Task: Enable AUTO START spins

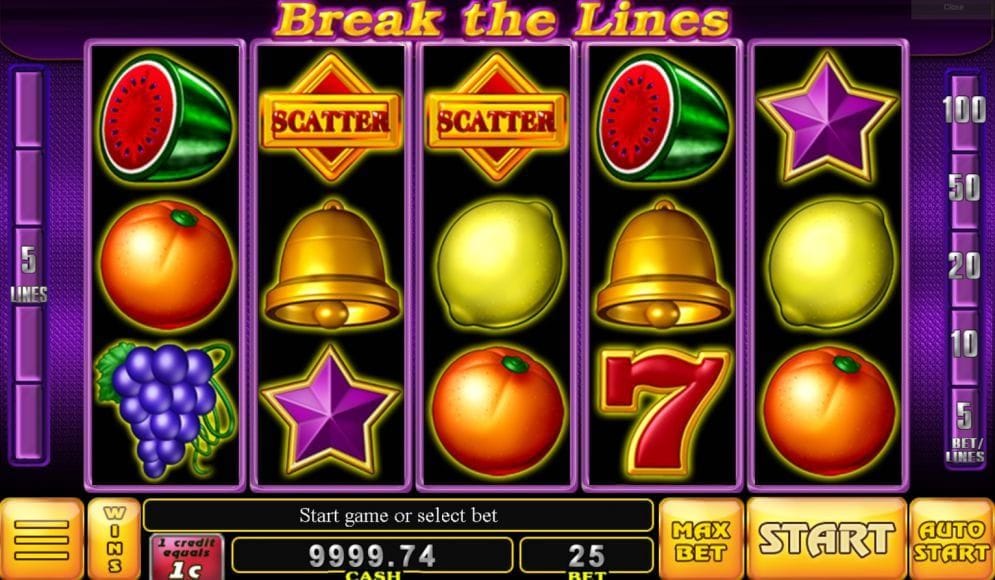Action: click(951, 538)
